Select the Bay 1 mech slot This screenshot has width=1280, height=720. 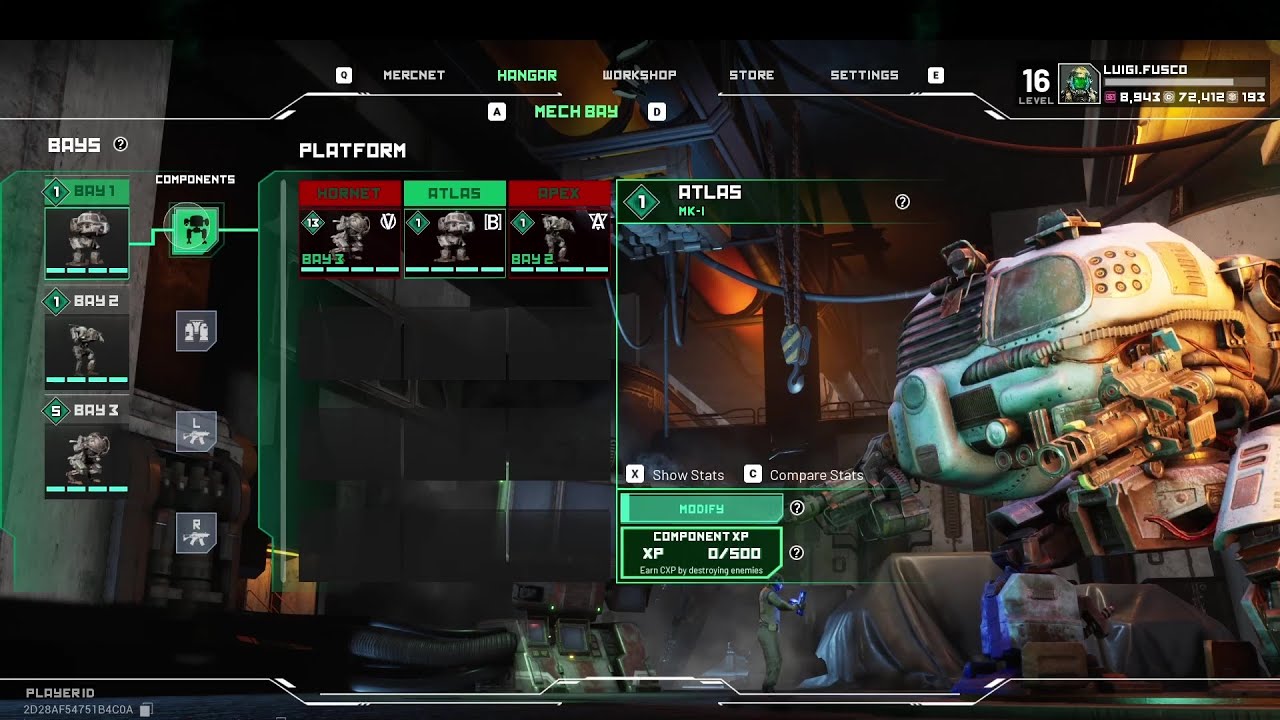pos(87,230)
